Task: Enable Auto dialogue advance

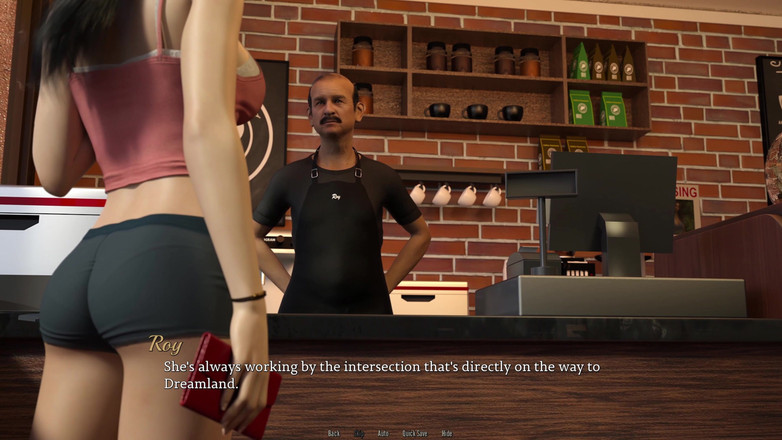Action: point(383,433)
